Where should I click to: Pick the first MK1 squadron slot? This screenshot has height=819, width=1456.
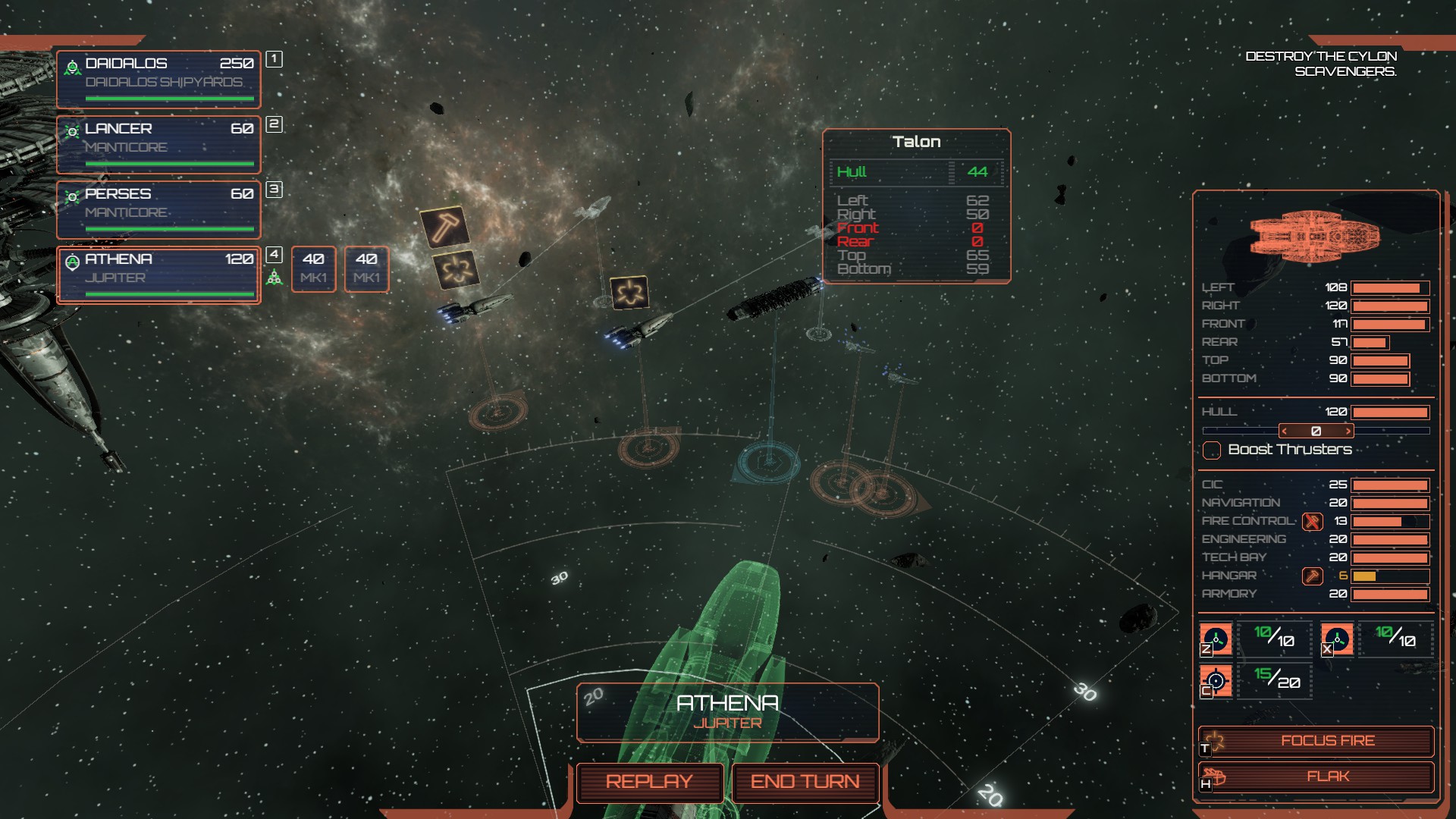tap(313, 268)
